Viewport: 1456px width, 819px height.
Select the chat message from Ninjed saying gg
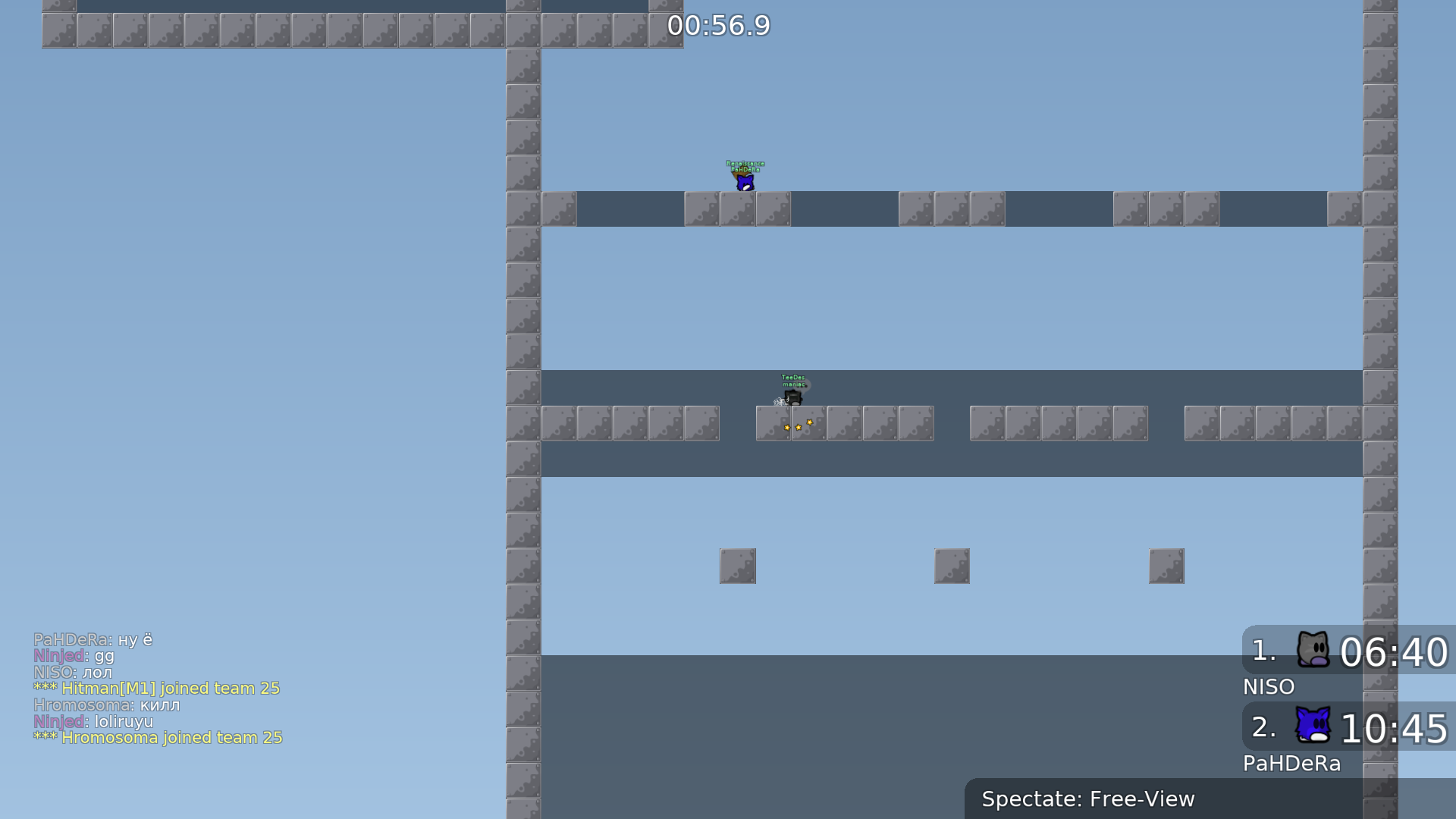74,656
